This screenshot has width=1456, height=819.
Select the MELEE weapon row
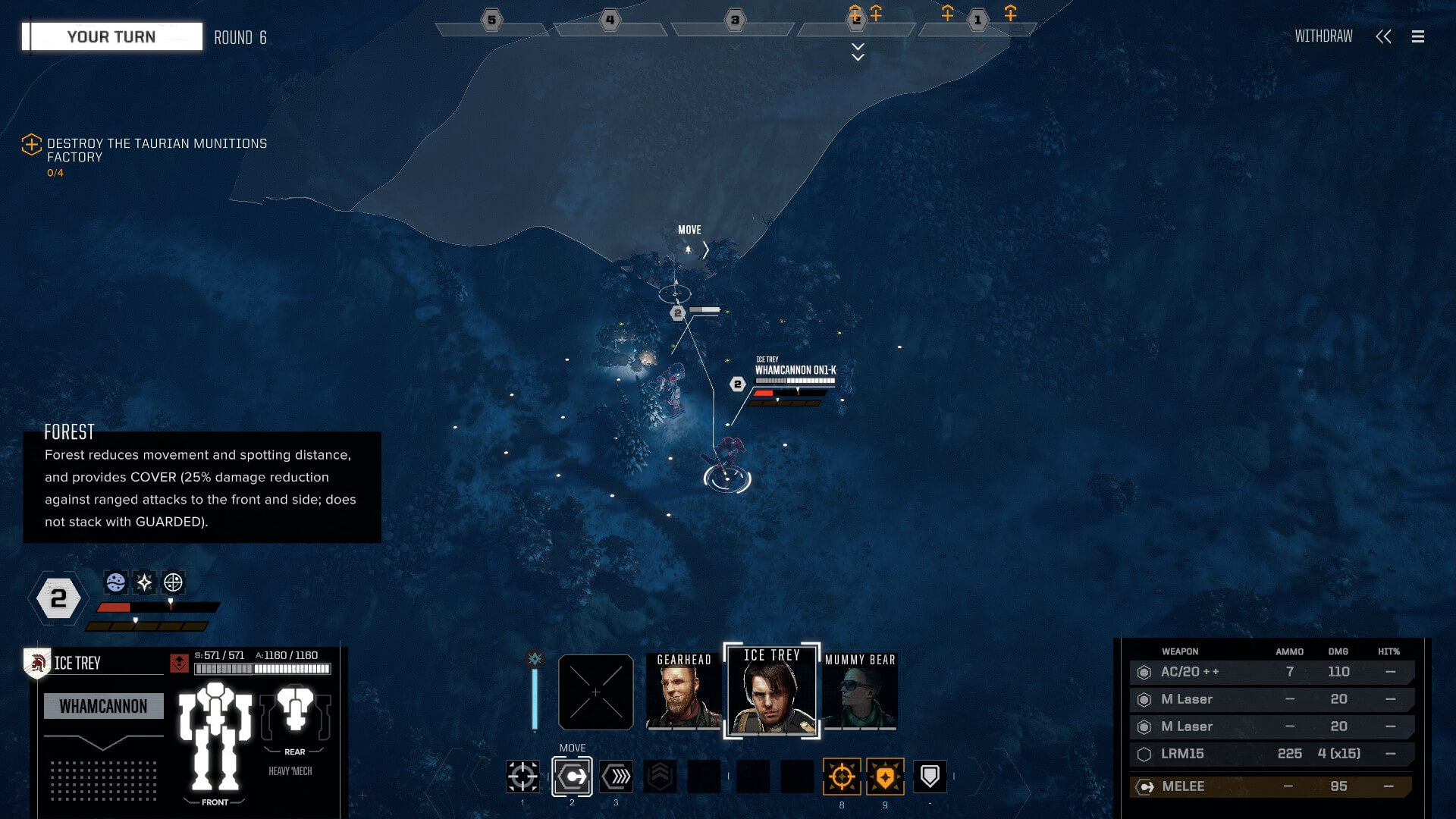click(1270, 786)
